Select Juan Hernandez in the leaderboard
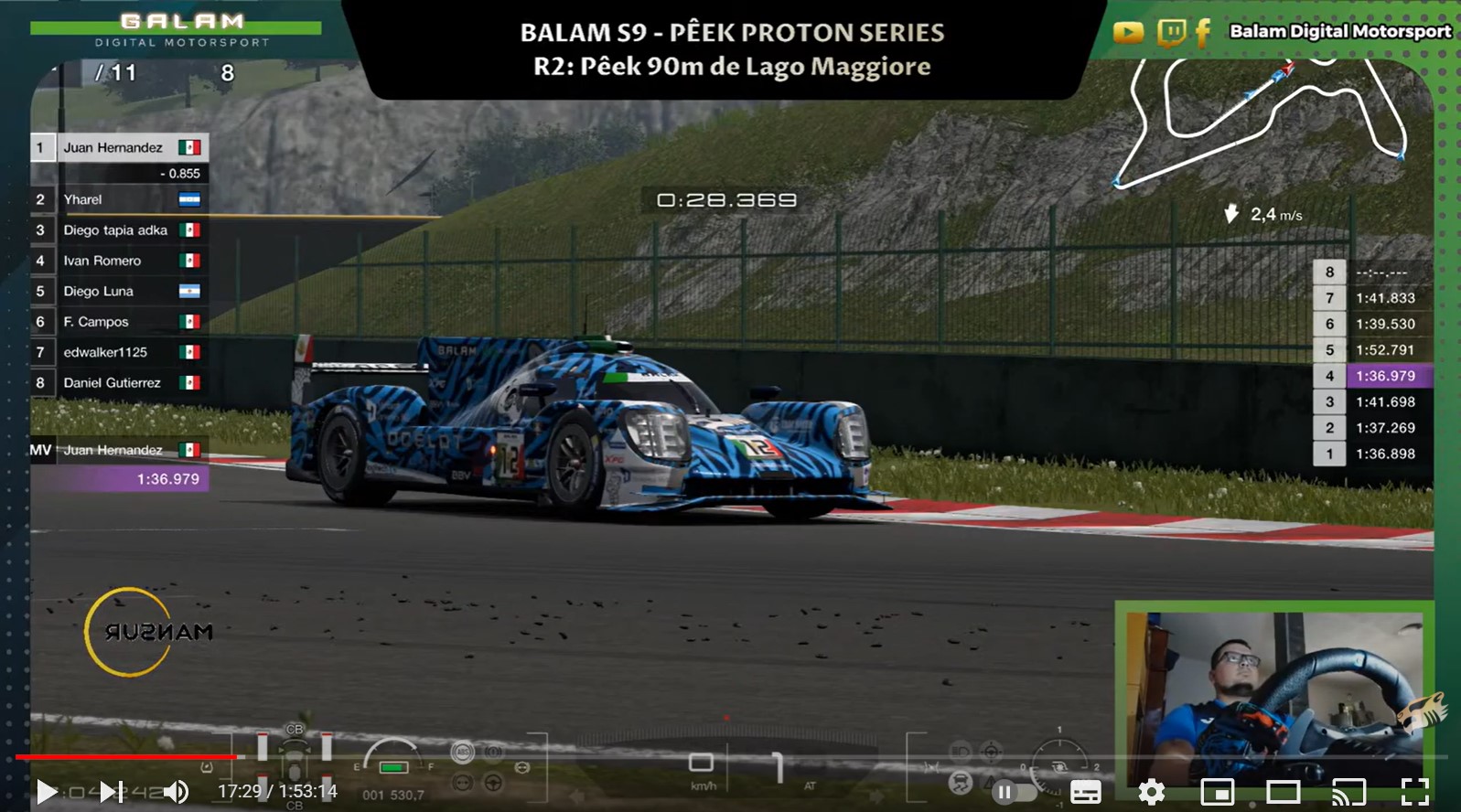Viewport: 1461px width, 812px height. (119, 147)
